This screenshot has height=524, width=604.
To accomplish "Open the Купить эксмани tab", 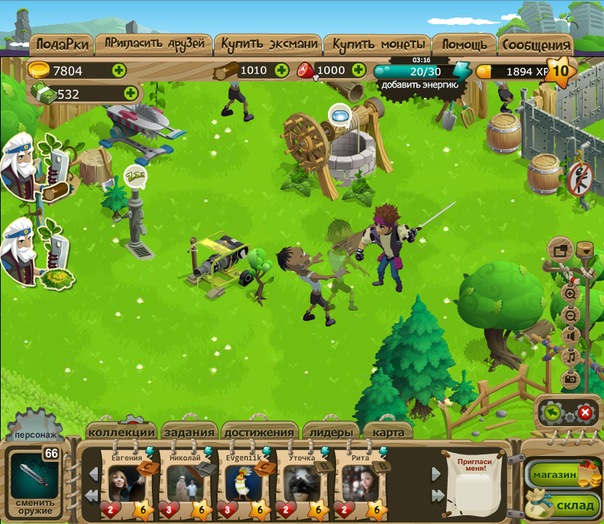I will coord(268,45).
